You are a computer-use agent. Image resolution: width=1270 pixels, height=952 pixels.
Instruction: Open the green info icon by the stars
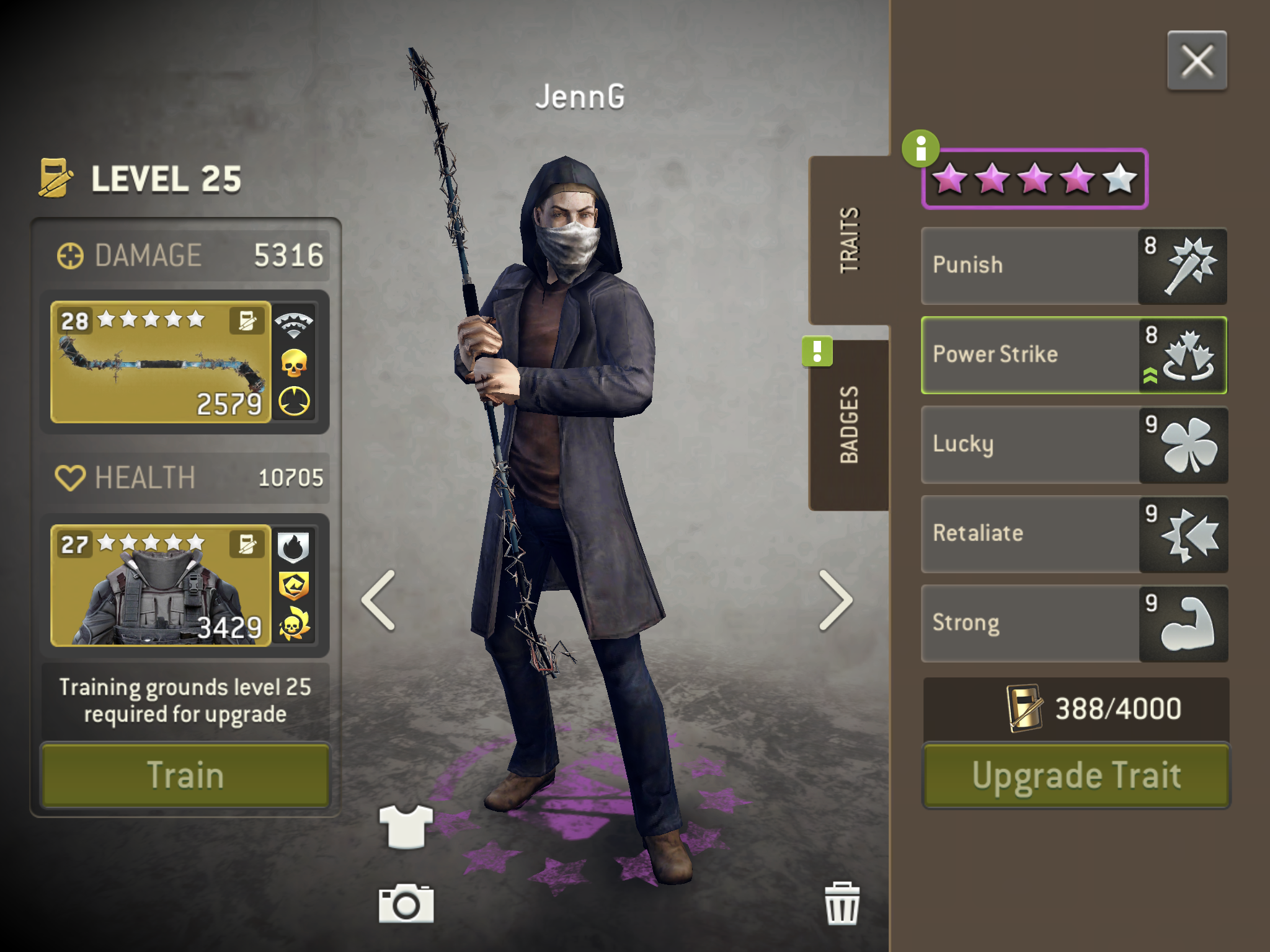coord(920,149)
